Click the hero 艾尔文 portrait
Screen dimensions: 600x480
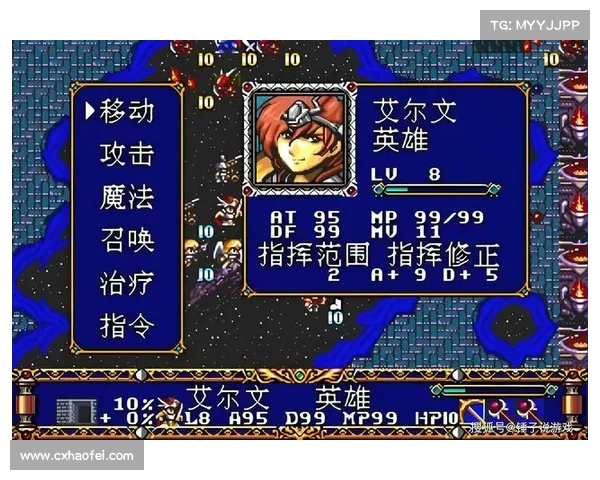301,139
